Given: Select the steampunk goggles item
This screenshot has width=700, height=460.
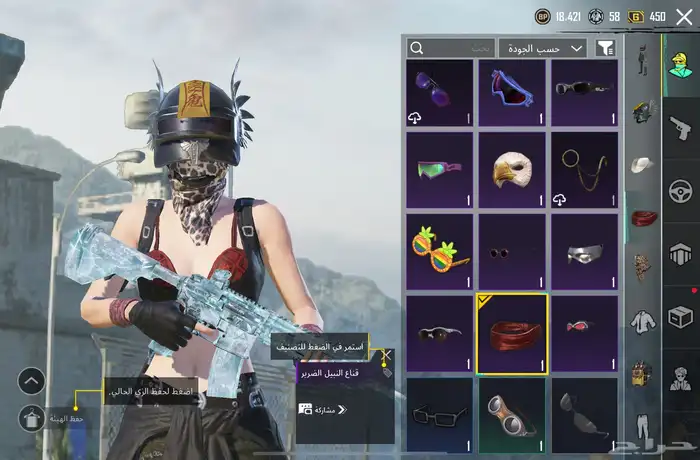Looking at the screenshot, I should coord(512,412).
